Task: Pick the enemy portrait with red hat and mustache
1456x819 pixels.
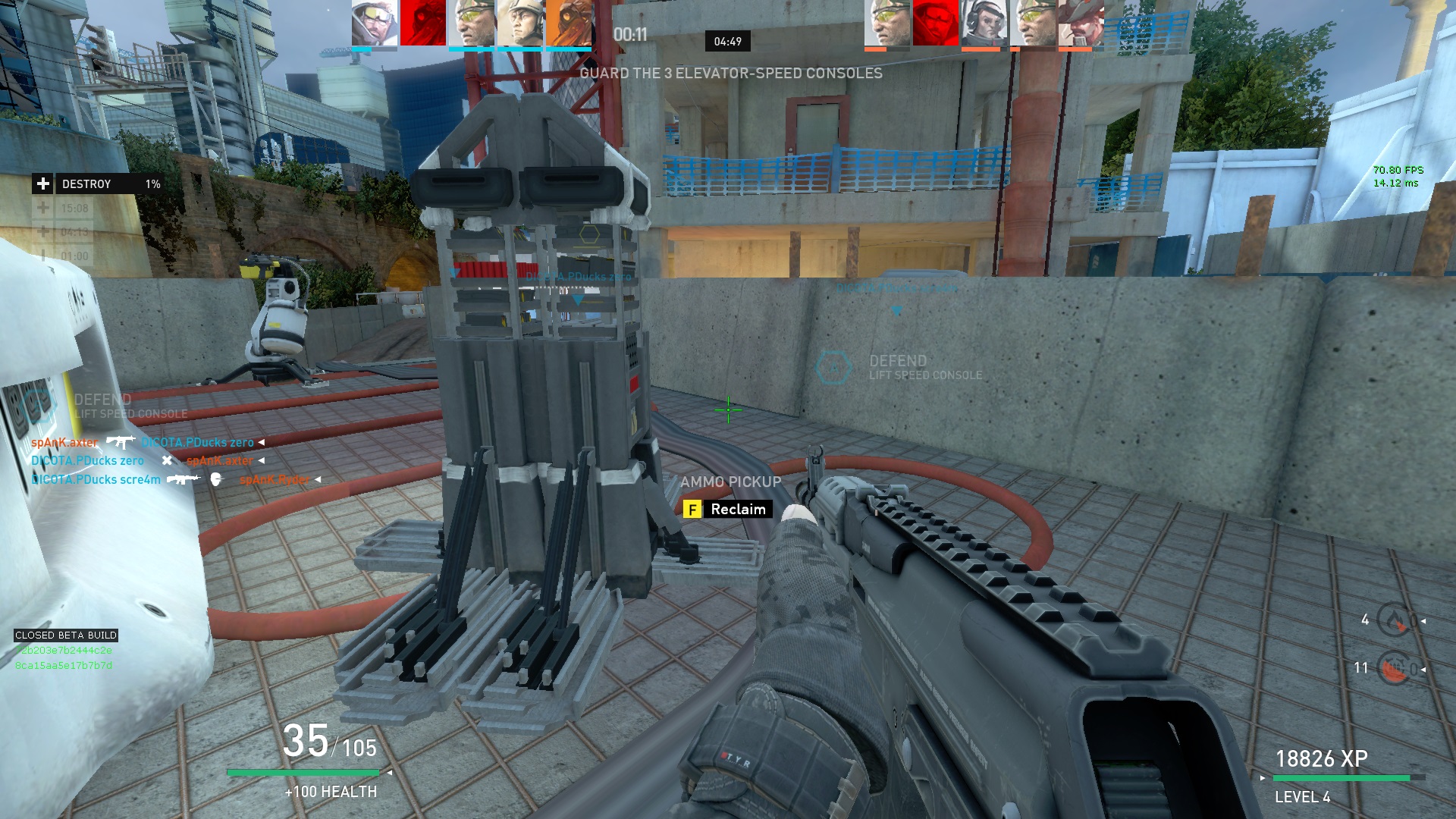Action: (x=1081, y=24)
